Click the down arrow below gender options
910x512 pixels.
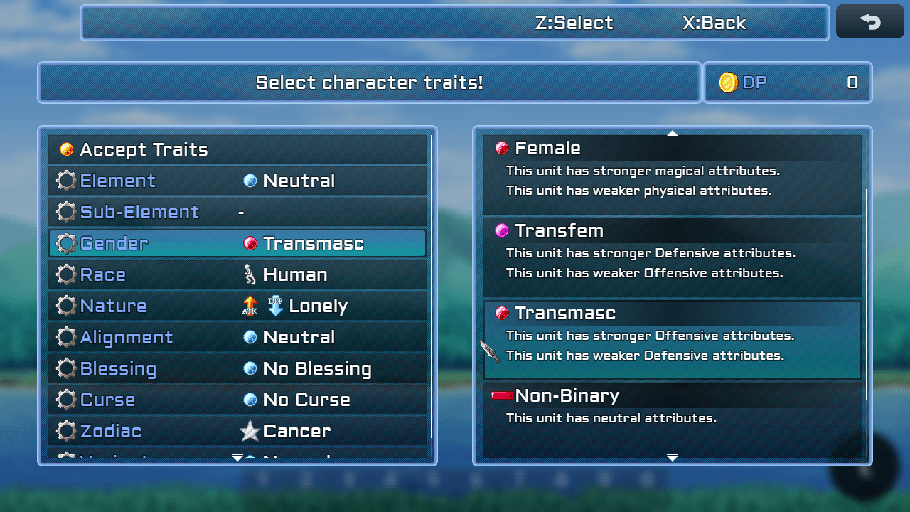coord(672,457)
